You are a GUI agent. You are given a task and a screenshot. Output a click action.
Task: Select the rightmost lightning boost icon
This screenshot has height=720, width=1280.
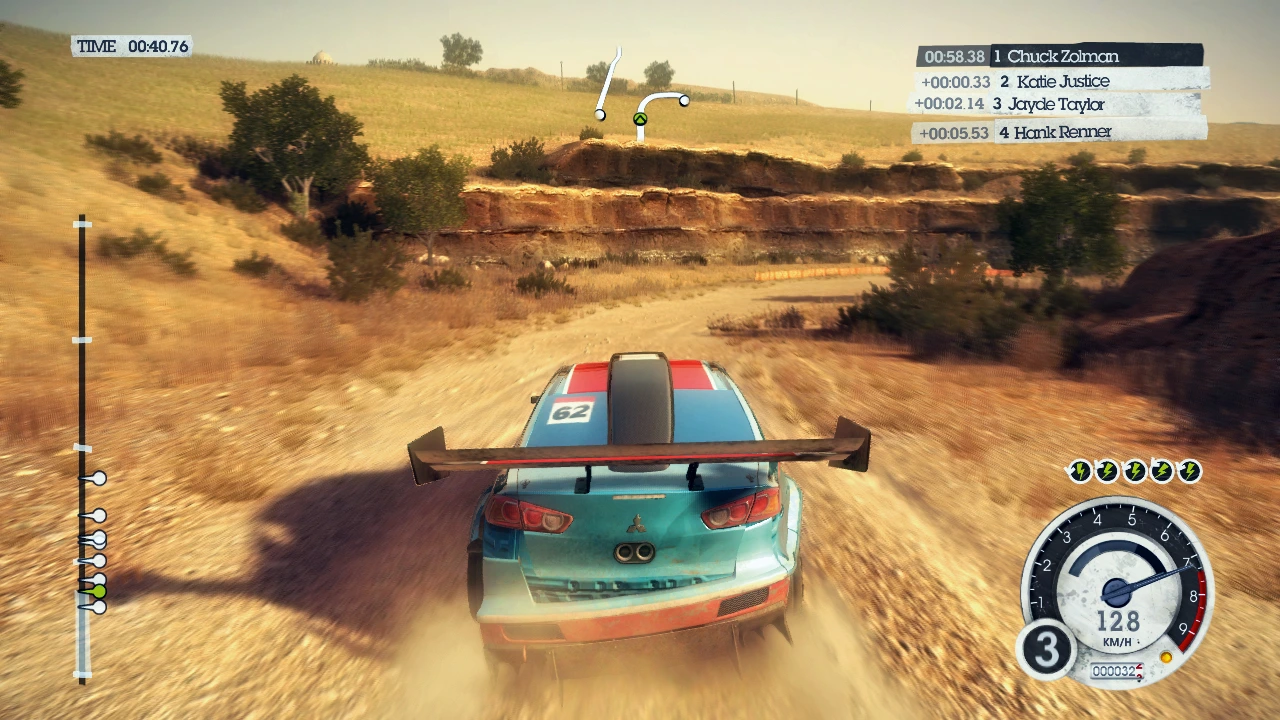[1188, 472]
